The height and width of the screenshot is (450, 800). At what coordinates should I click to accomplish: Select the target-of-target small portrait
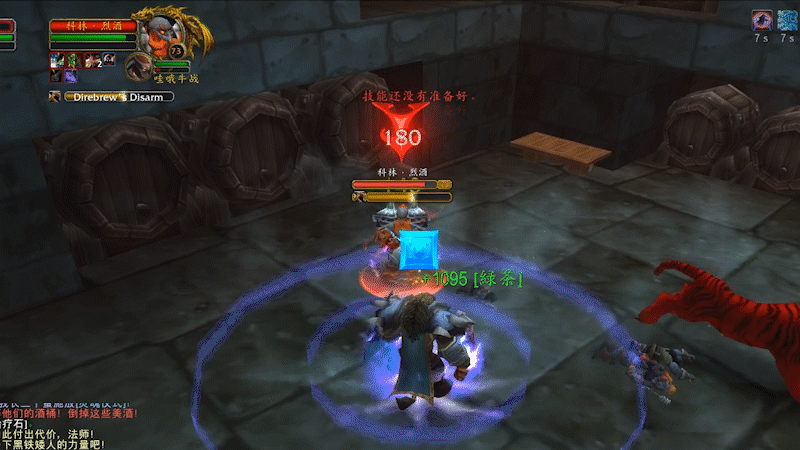138,66
